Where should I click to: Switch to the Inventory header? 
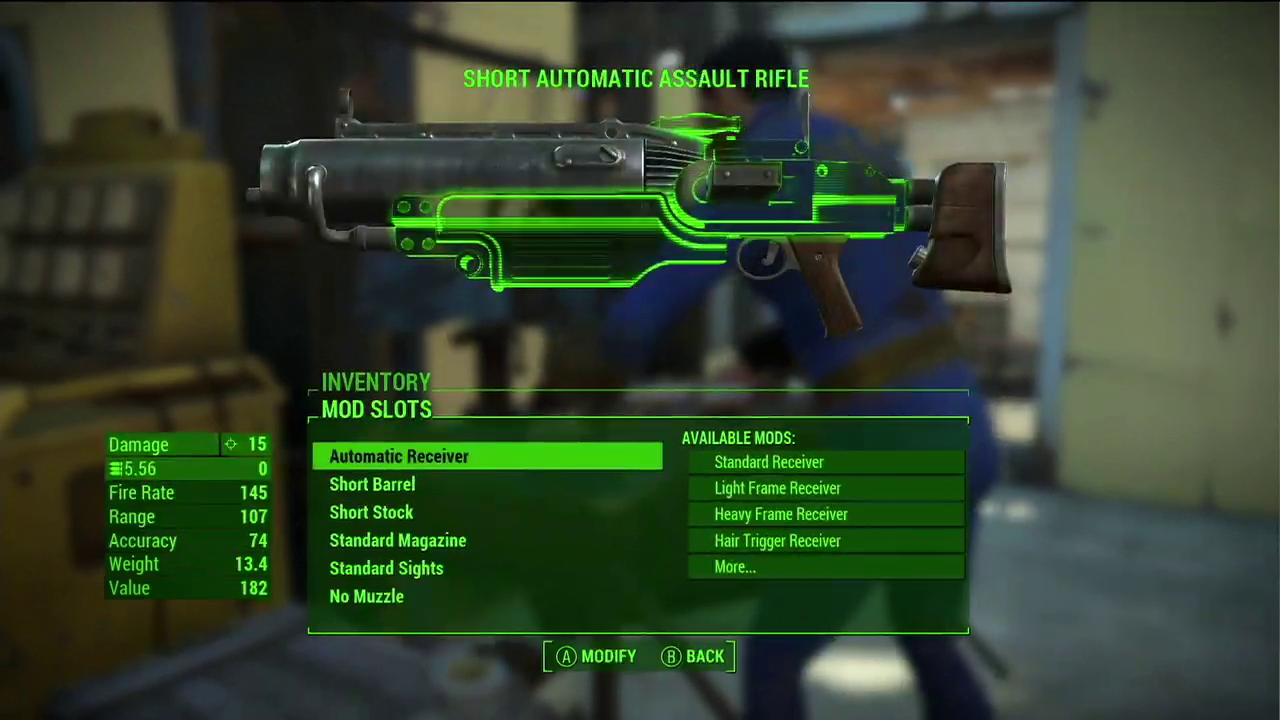tap(376, 382)
